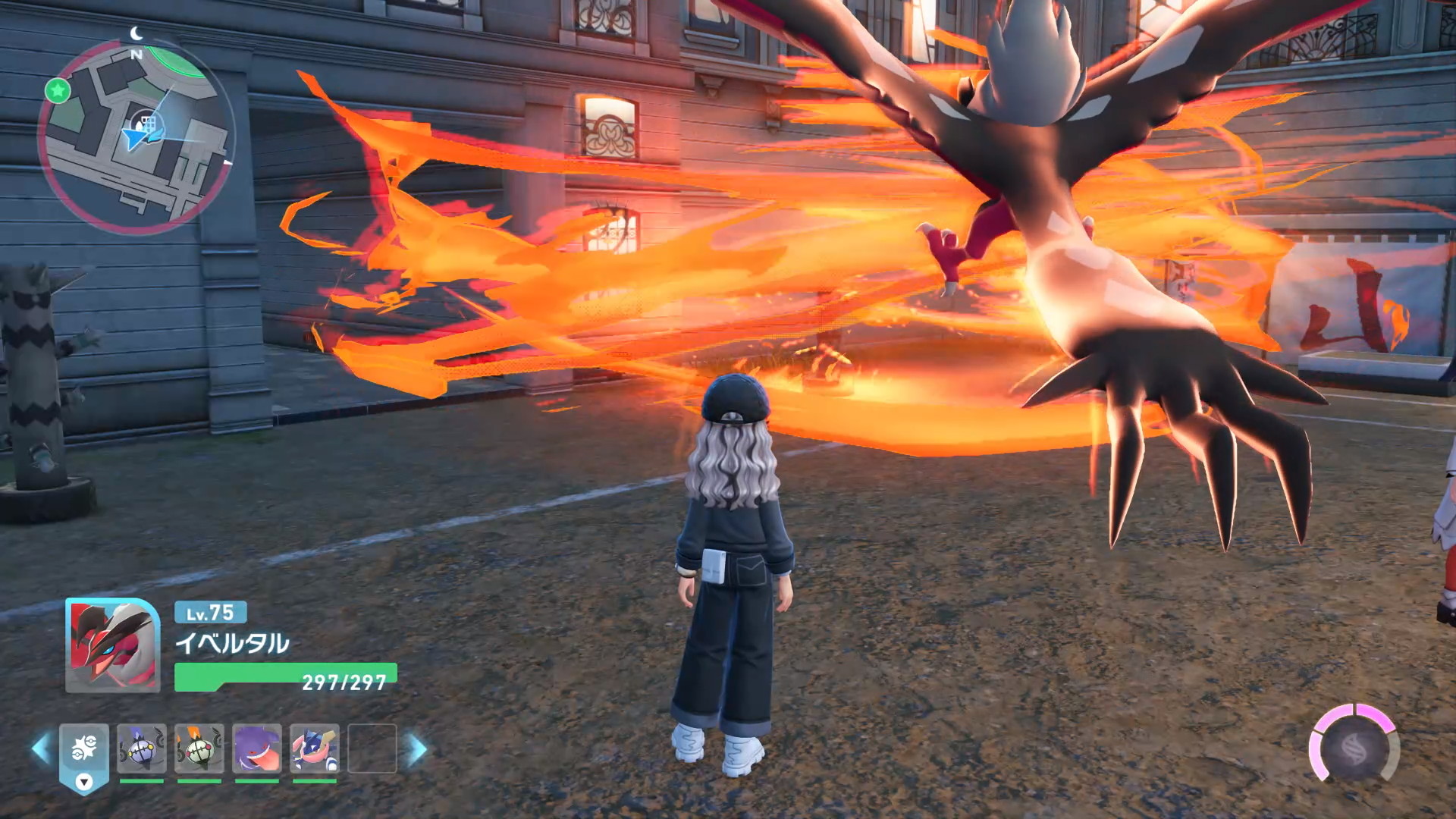This screenshot has height=819, width=1456.
Task: Select the green star marker on minimap
Action: (58, 91)
